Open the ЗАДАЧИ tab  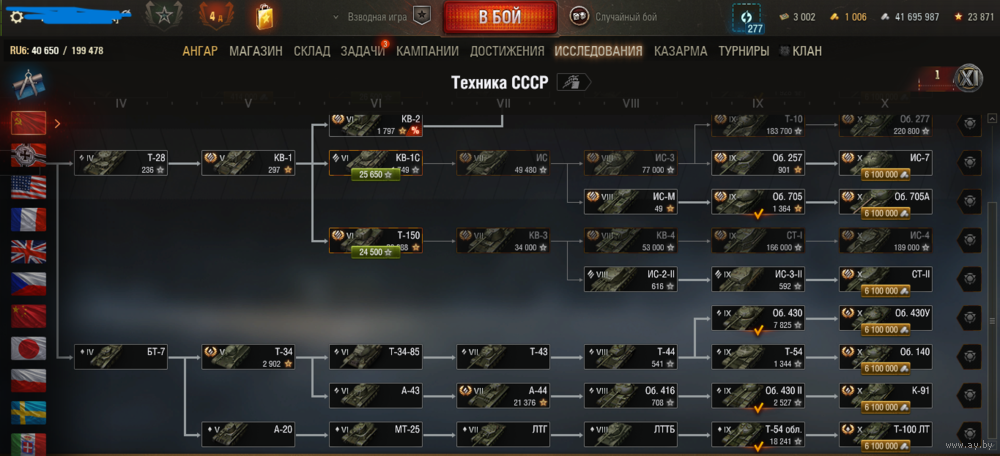point(362,51)
